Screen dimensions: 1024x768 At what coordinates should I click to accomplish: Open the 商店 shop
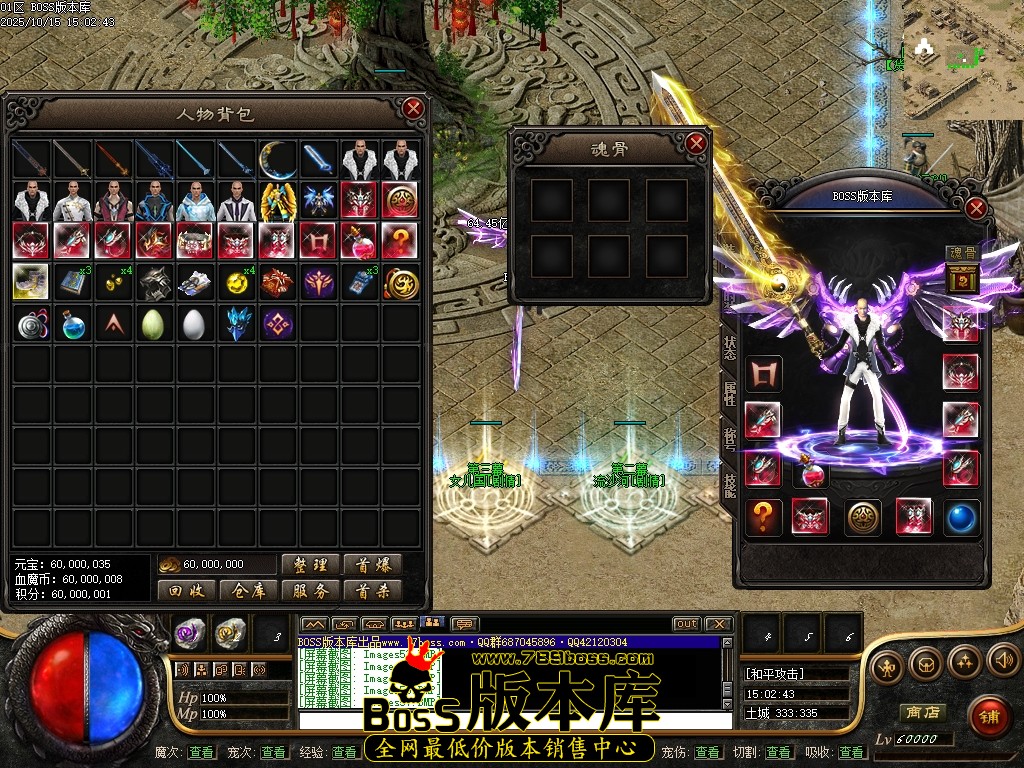[x=922, y=712]
